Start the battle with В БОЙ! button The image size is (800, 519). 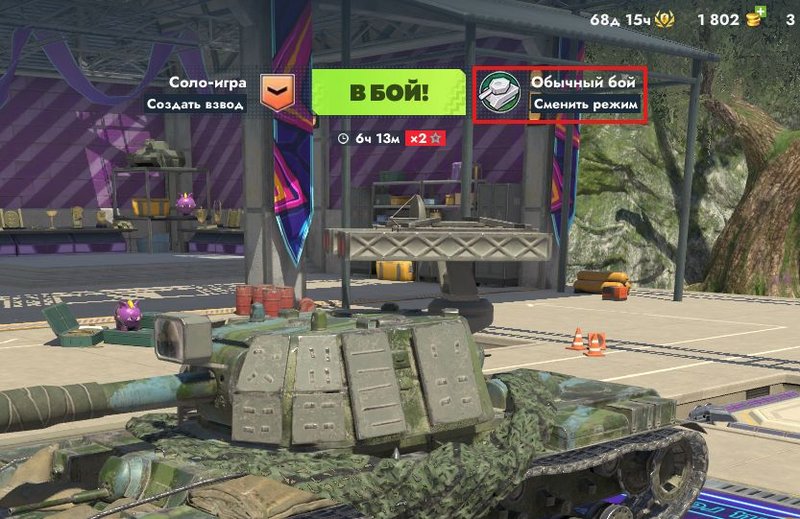(x=388, y=93)
